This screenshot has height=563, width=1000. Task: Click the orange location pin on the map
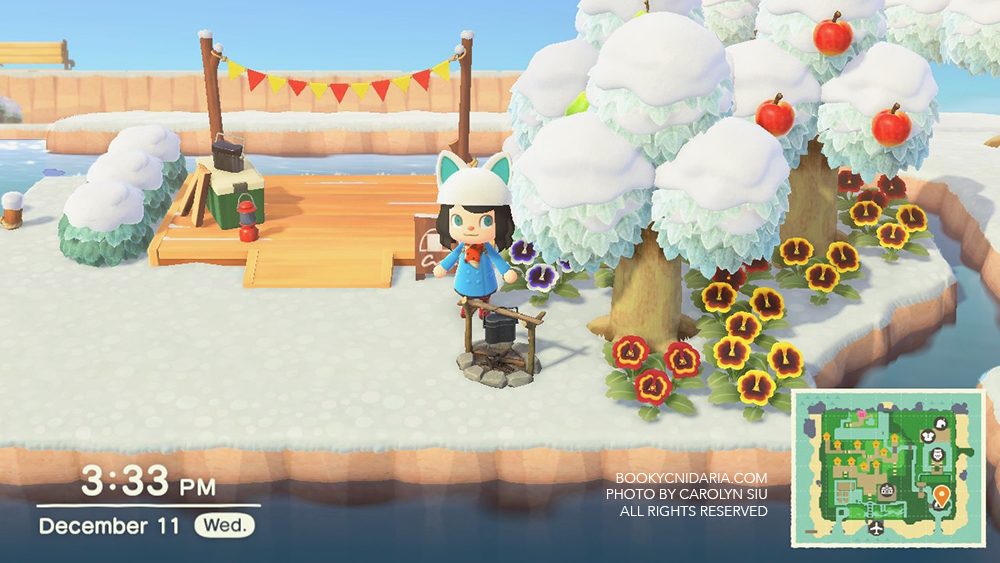click(942, 494)
